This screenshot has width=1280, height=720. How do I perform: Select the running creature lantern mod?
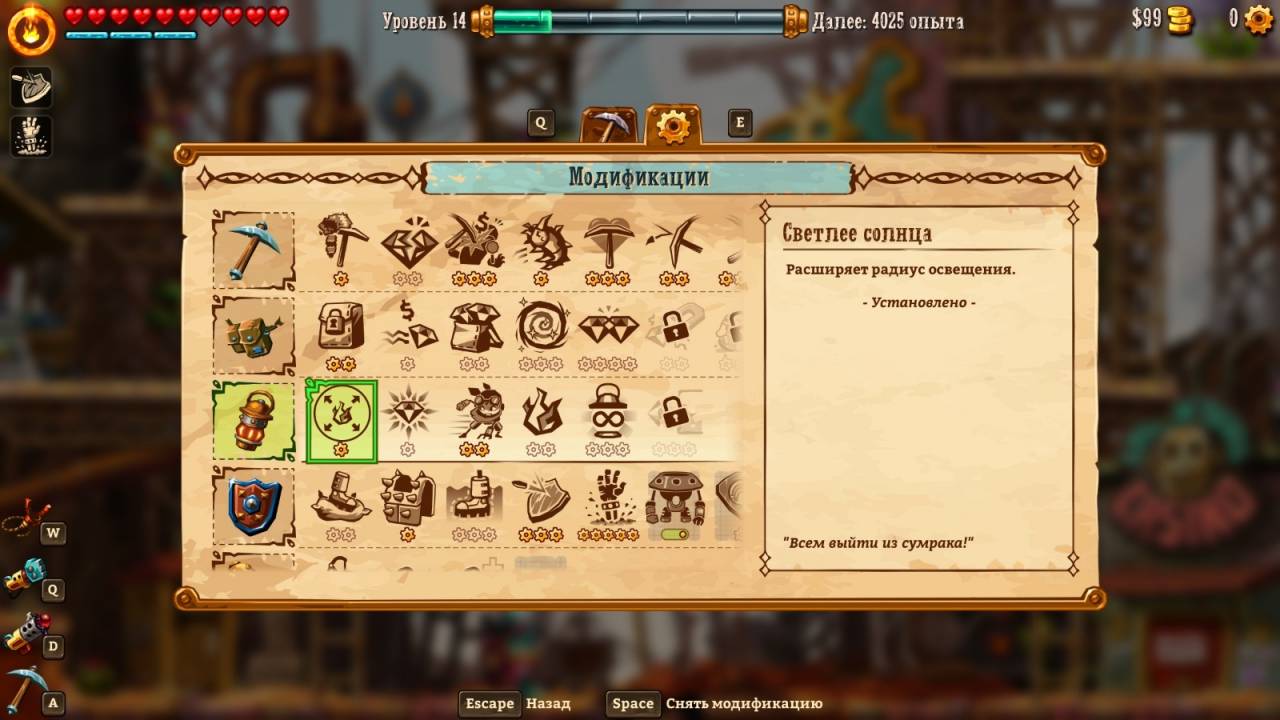pos(475,411)
